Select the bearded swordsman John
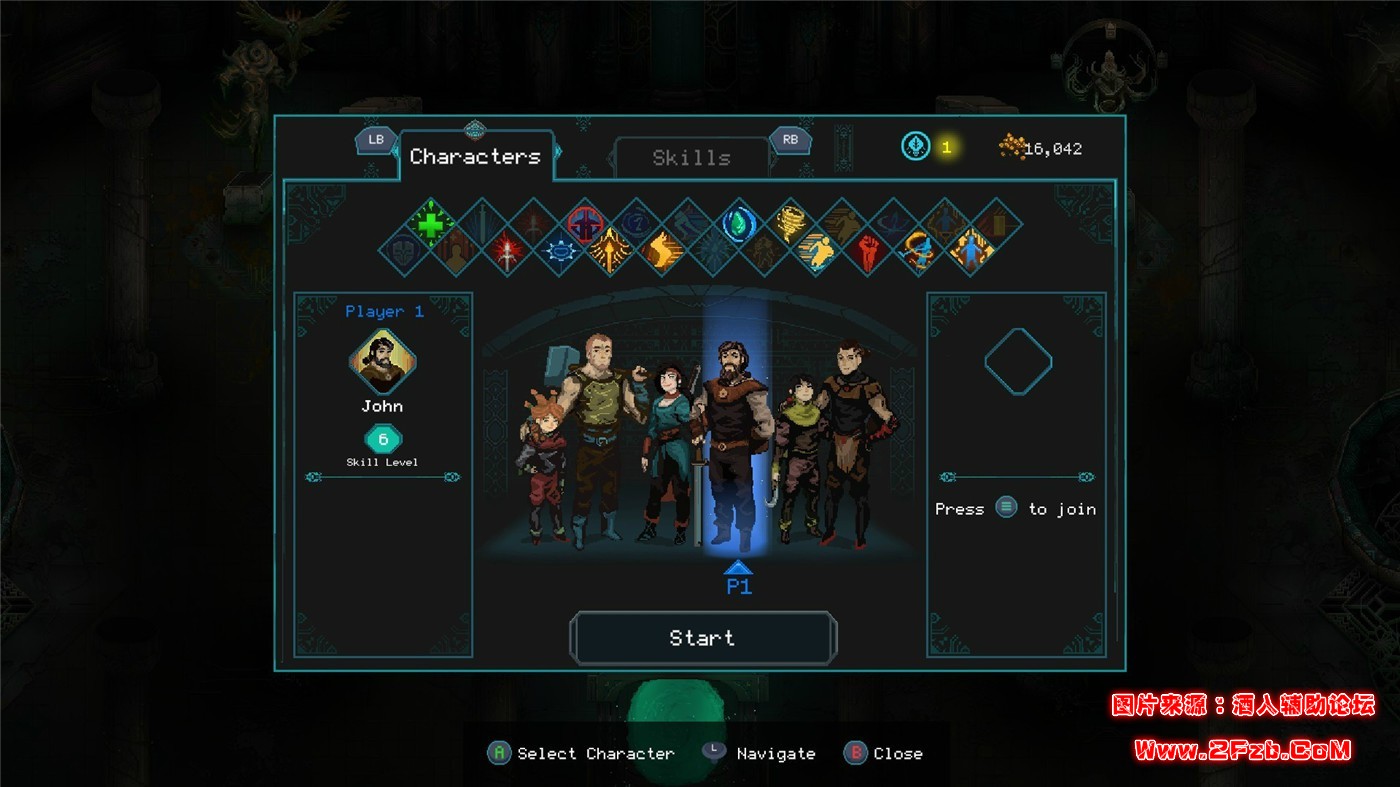Viewport: 1400px width, 787px height. pos(735,440)
